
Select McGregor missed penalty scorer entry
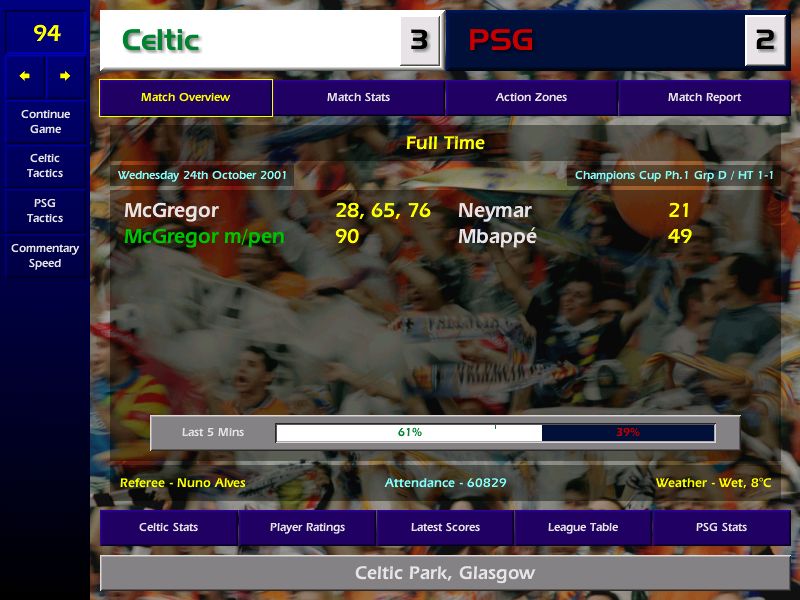(204, 237)
